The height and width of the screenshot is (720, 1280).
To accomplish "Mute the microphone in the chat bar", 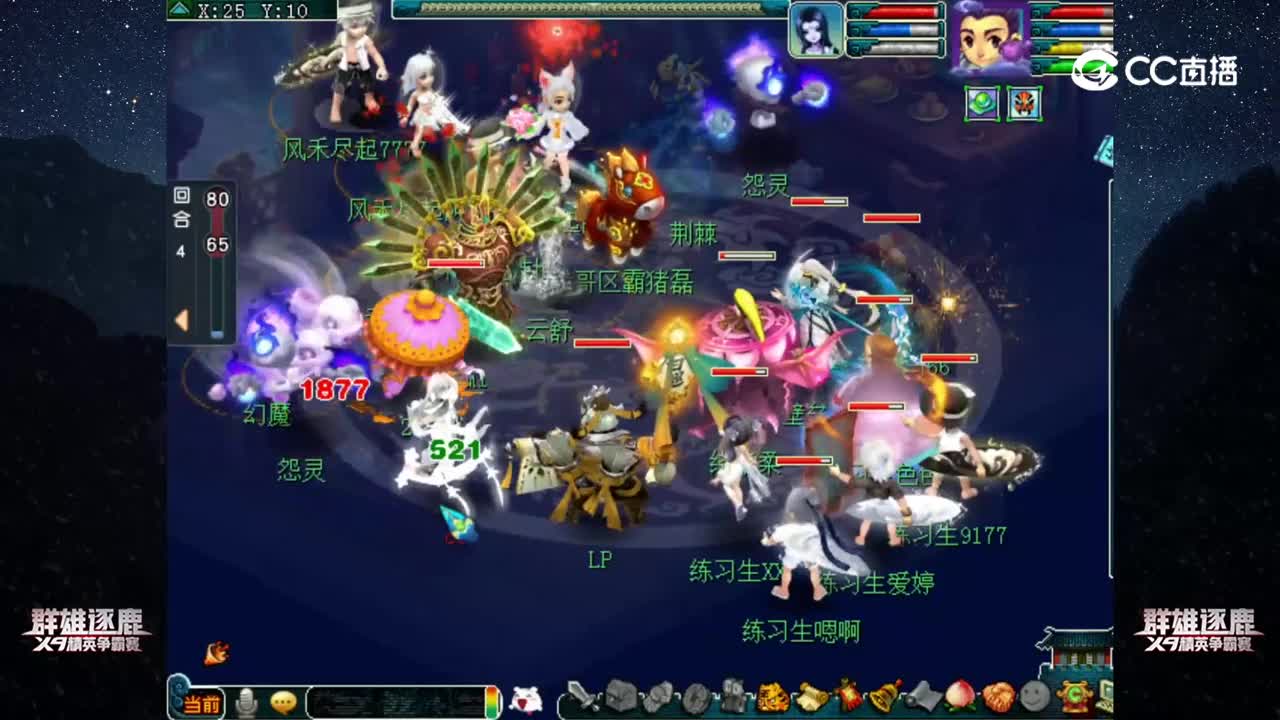I will [x=246, y=700].
